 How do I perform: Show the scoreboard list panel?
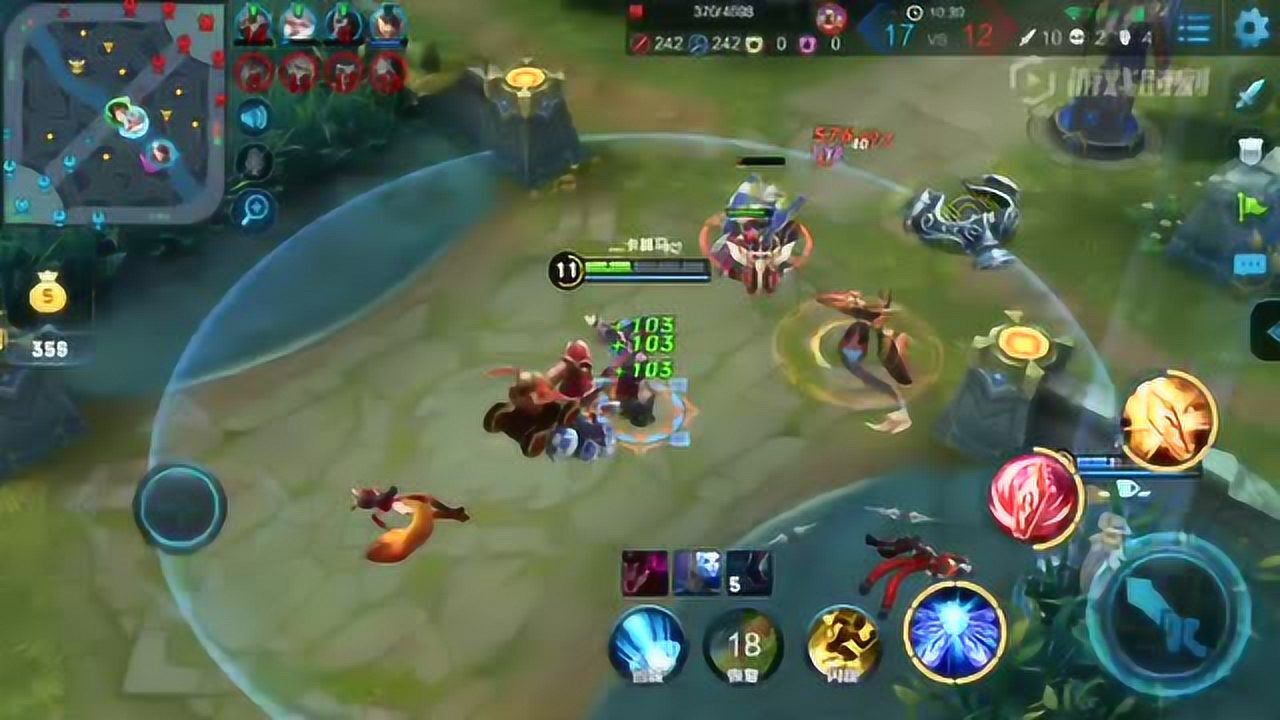(x=1193, y=29)
